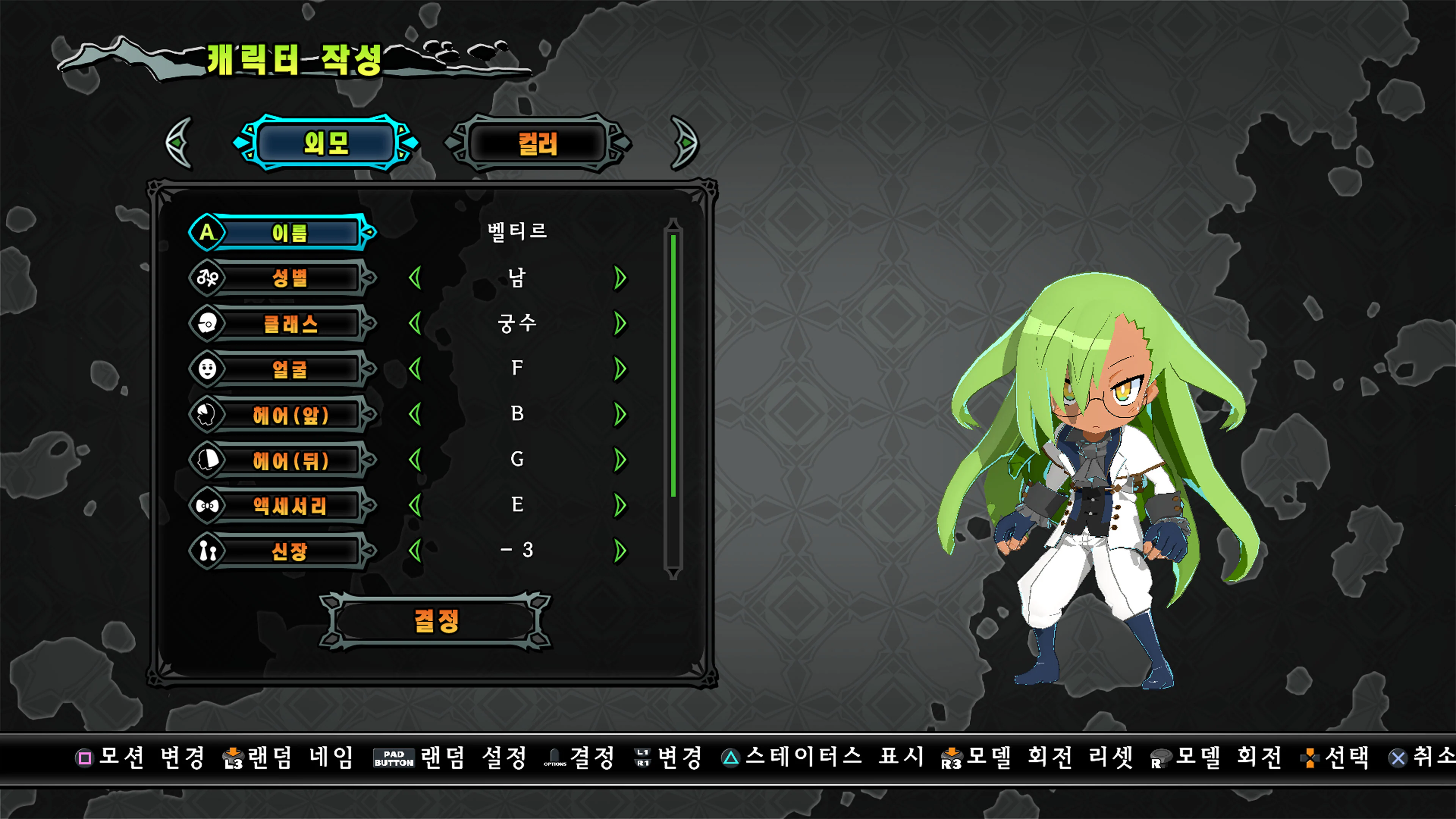Viewport: 1456px width, 819px height.
Task: Click the left arrow to decrease 신장
Action: pyautogui.click(x=417, y=551)
